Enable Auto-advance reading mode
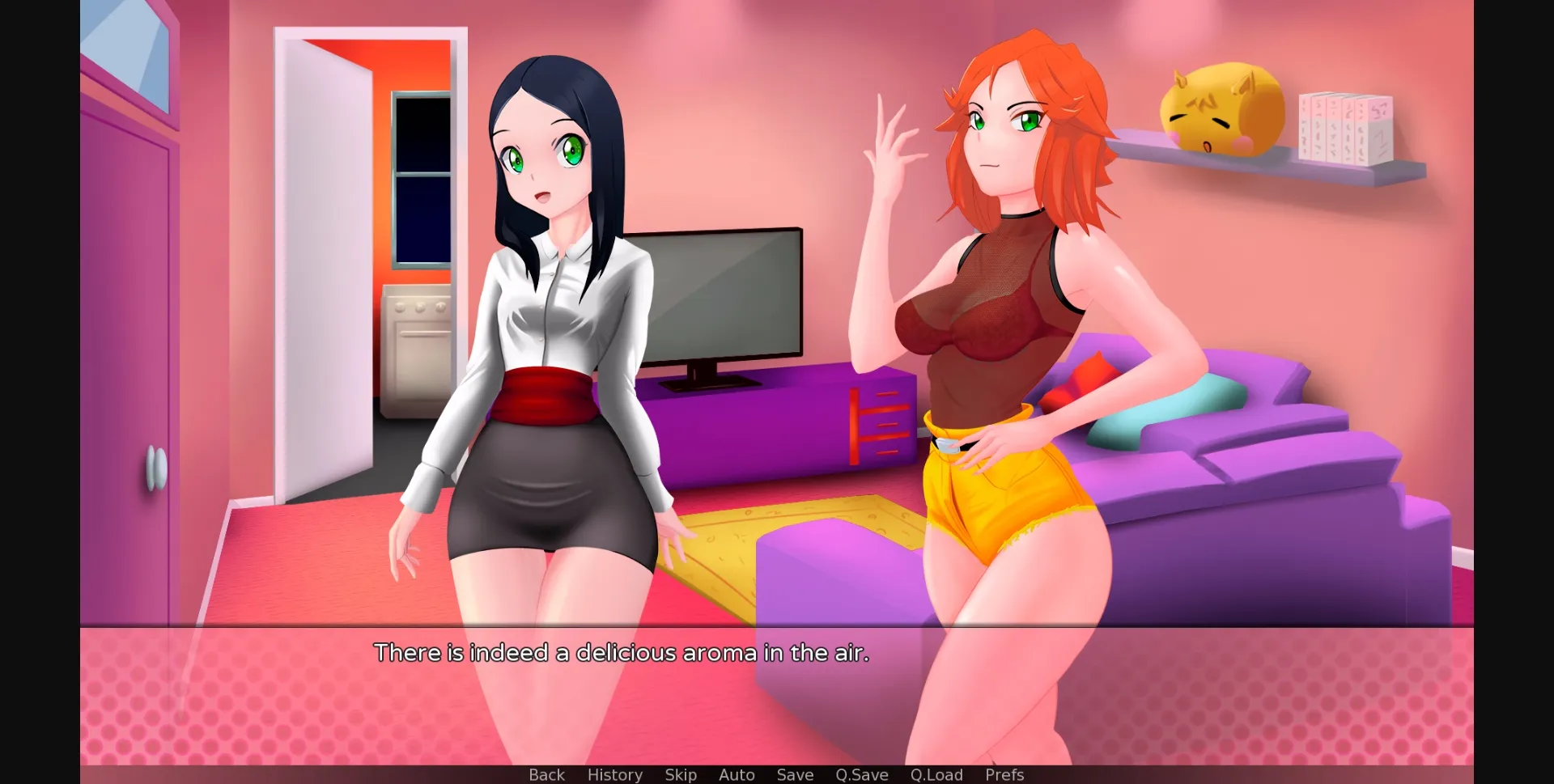 pos(736,774)
